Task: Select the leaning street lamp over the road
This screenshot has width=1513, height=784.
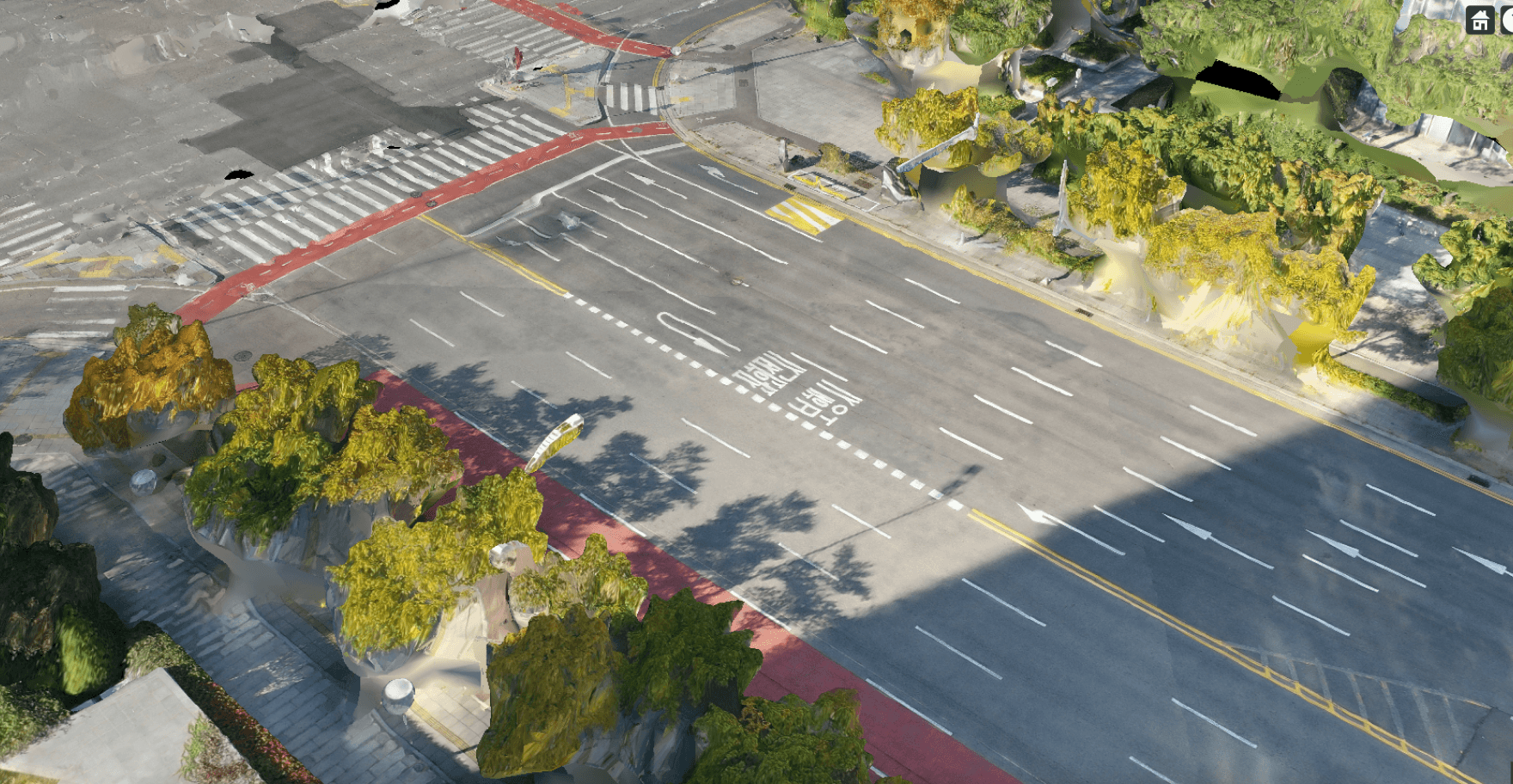Action: 559,443
